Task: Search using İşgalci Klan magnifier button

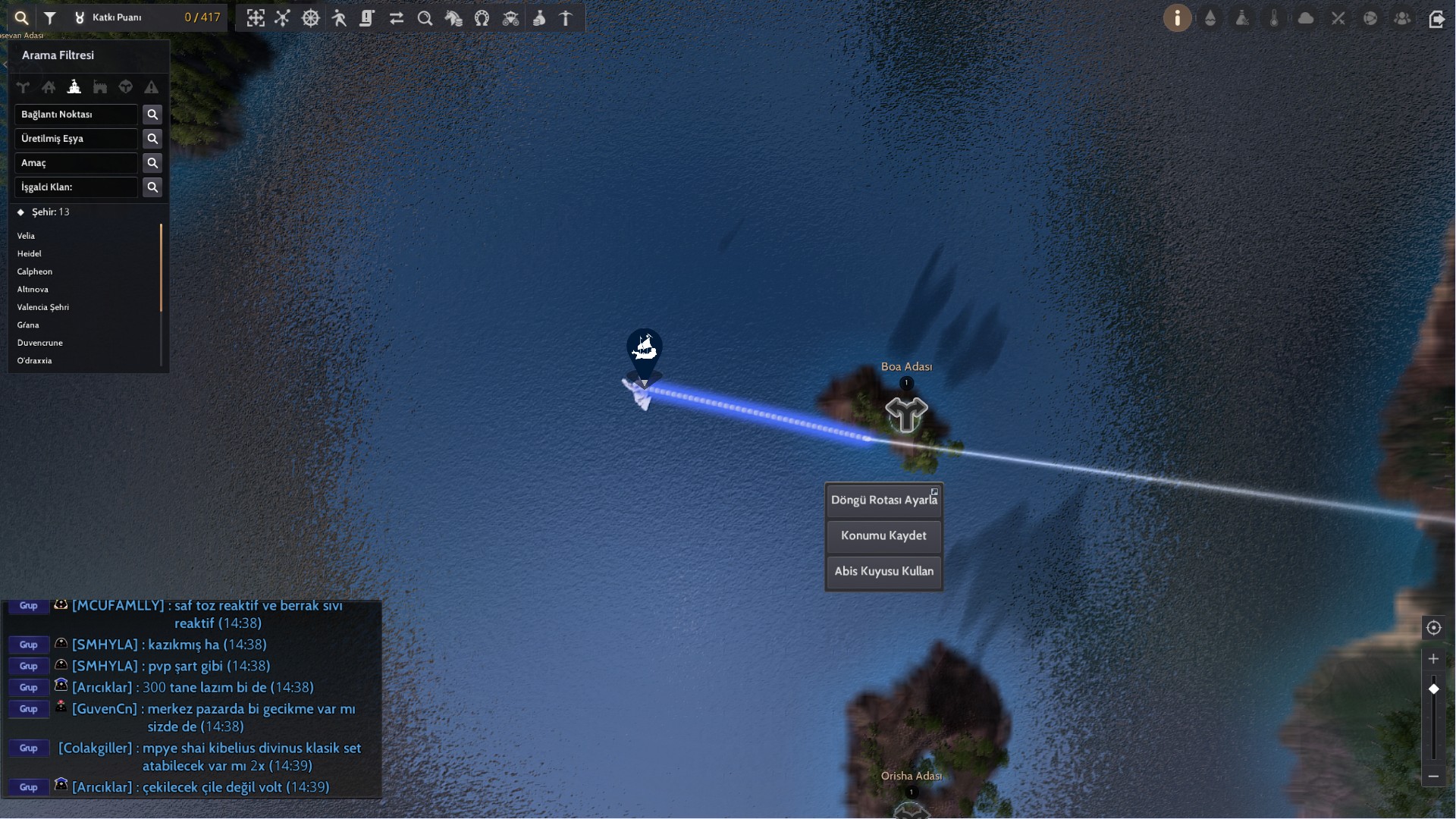Action: (x=152, y=187)
